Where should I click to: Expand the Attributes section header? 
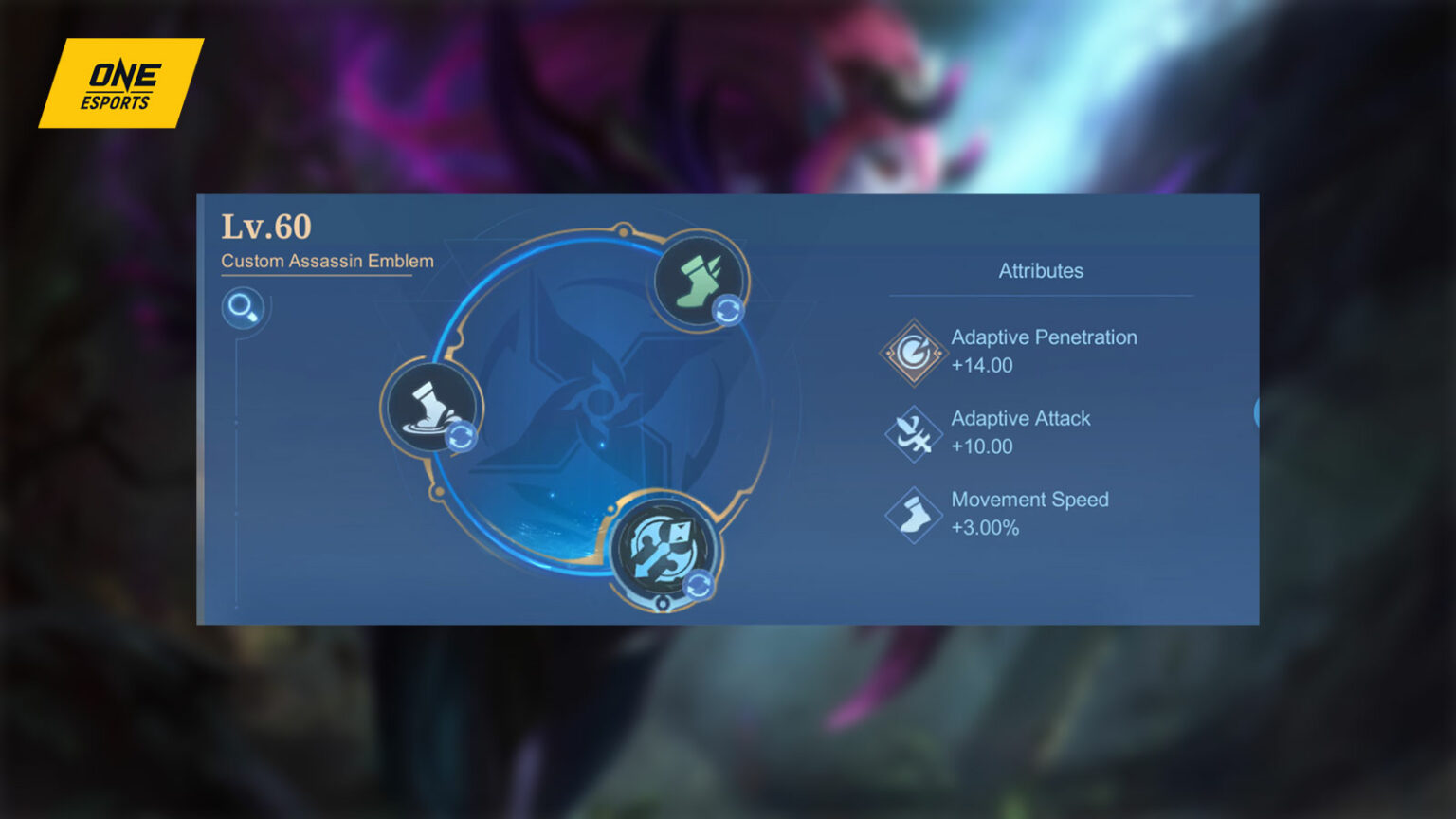pyautogui.click(x=1040, y=271)
